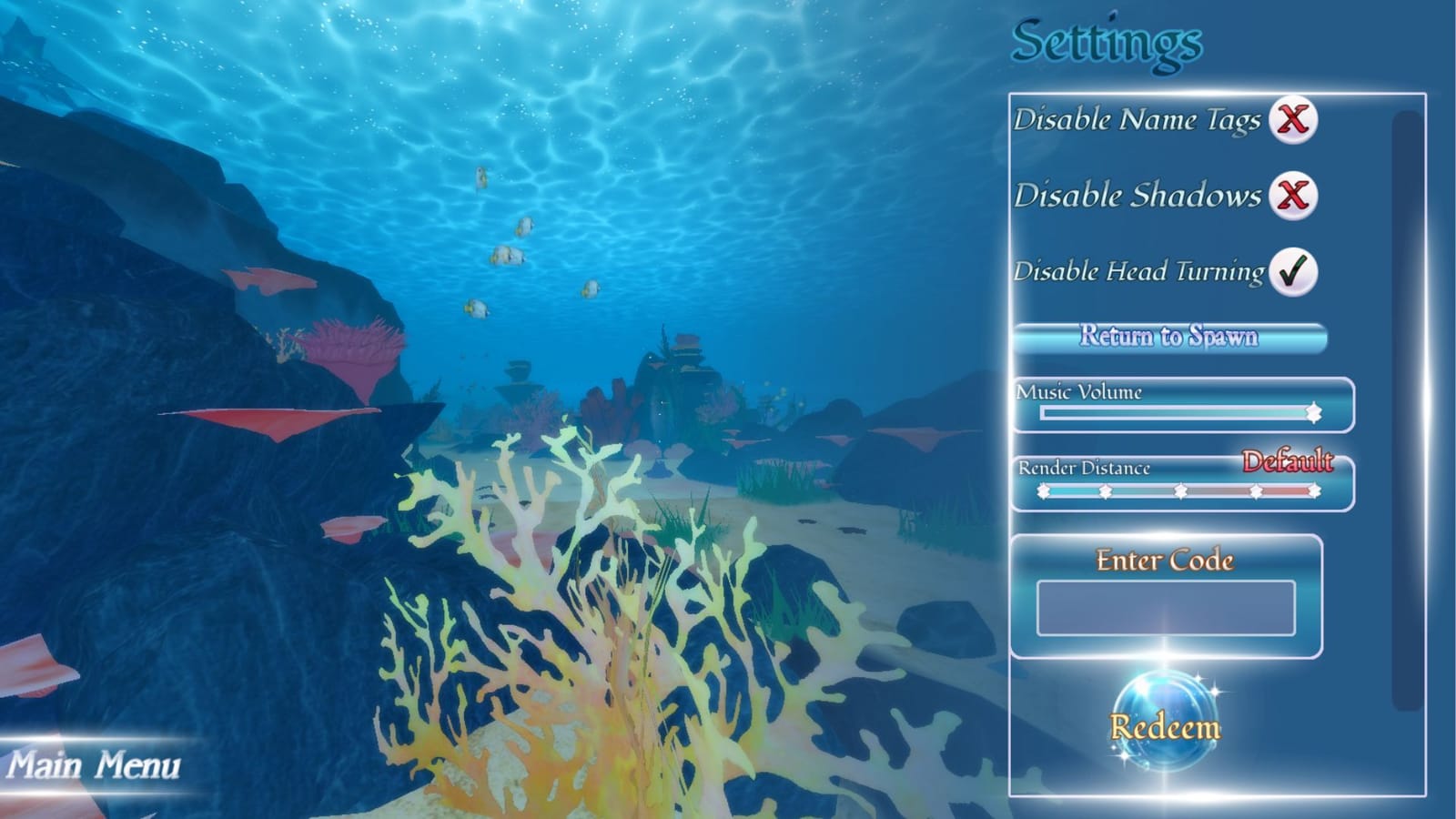The height and width of the screenshot is (819, 1456).
Task: Click inside the Enter Code field
Action: click(1169, 608)
